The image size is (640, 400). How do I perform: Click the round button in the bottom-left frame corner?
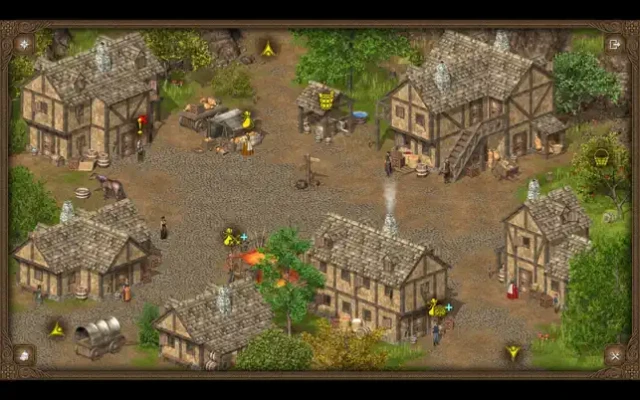tap(24, 355)
